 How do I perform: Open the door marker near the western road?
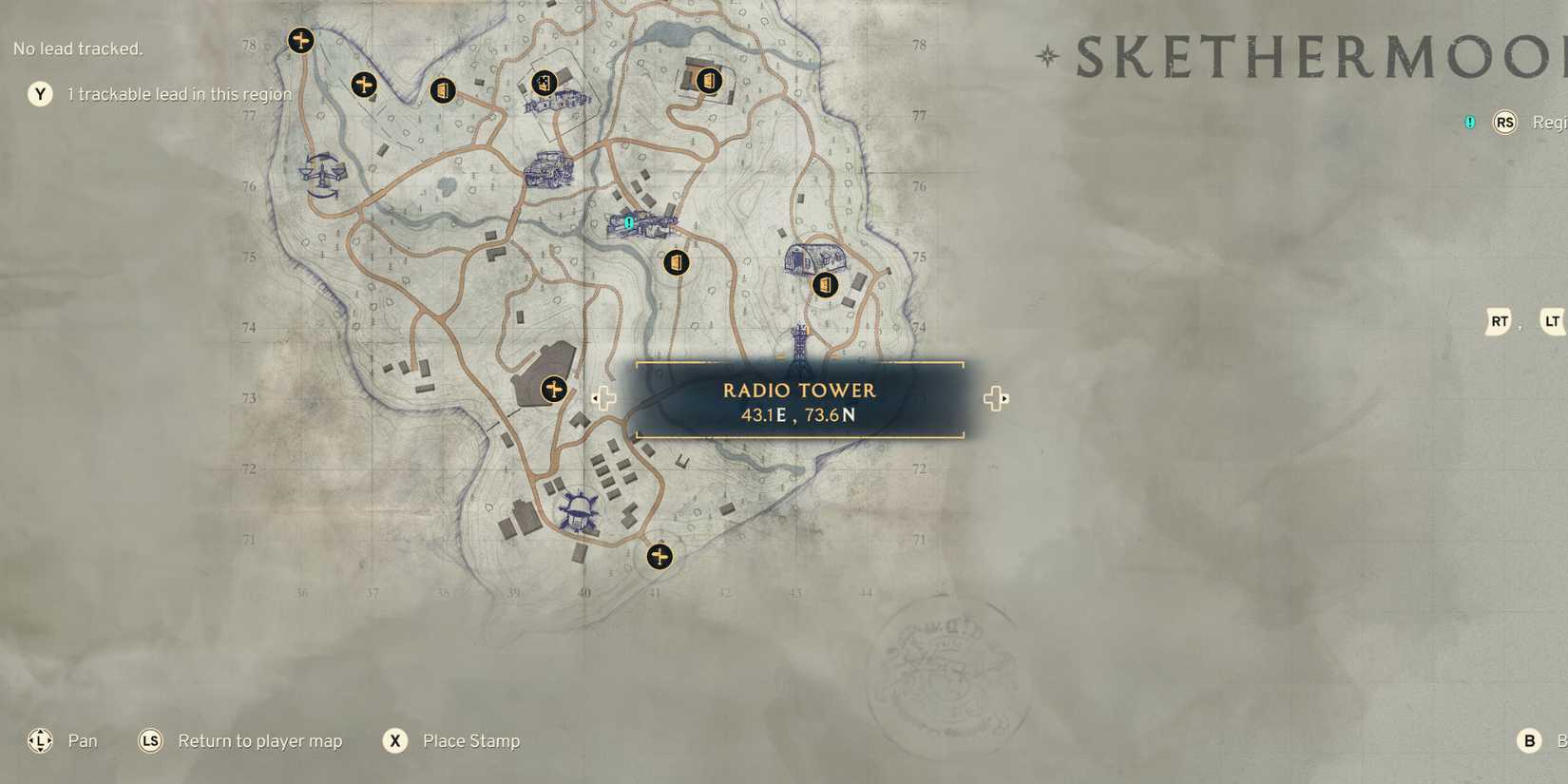tap(444, 90)
